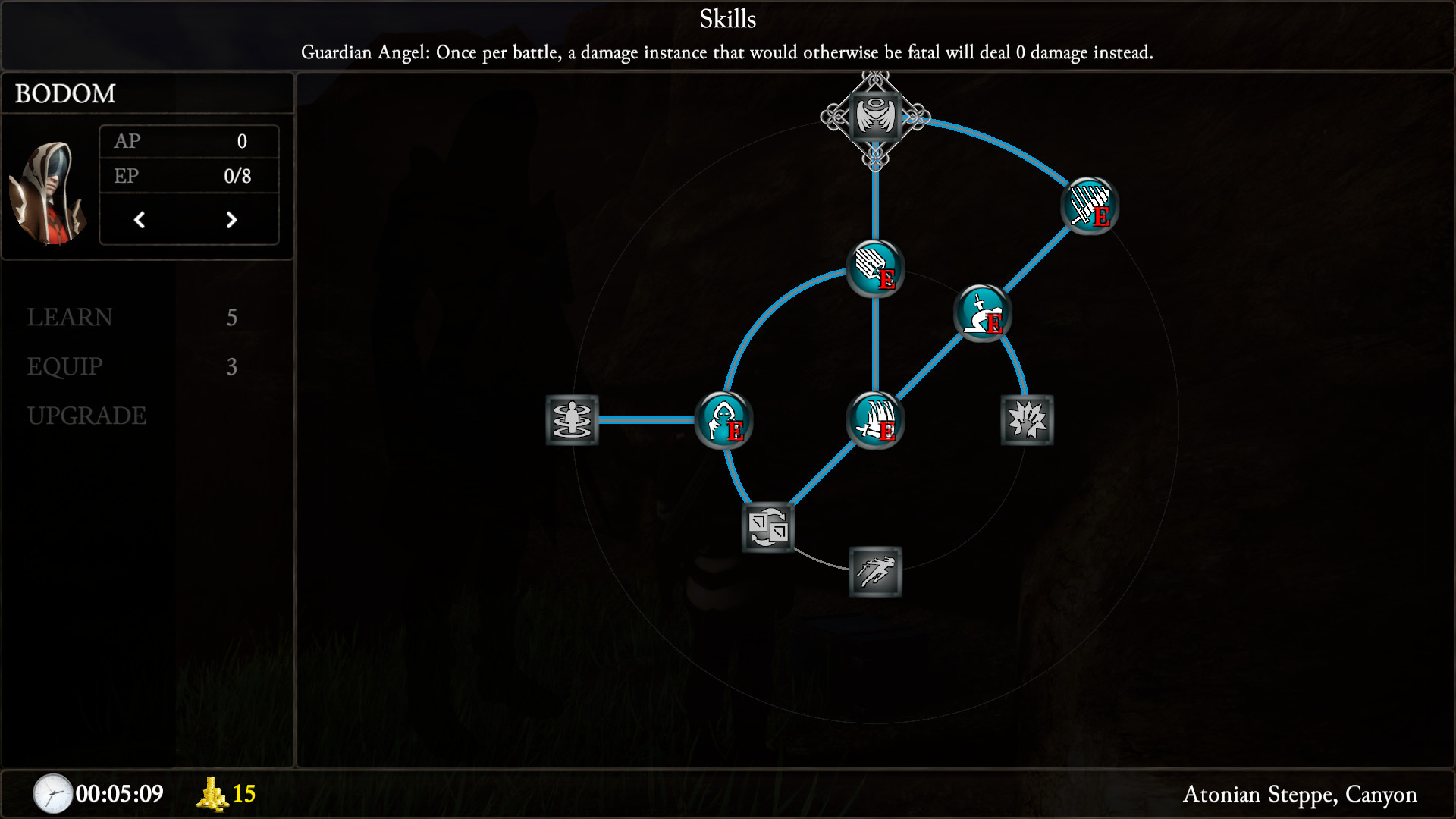Click the spiral aura skill on the far left
The height and width of the screenshot is (819, 1456).
pos(573,421)
